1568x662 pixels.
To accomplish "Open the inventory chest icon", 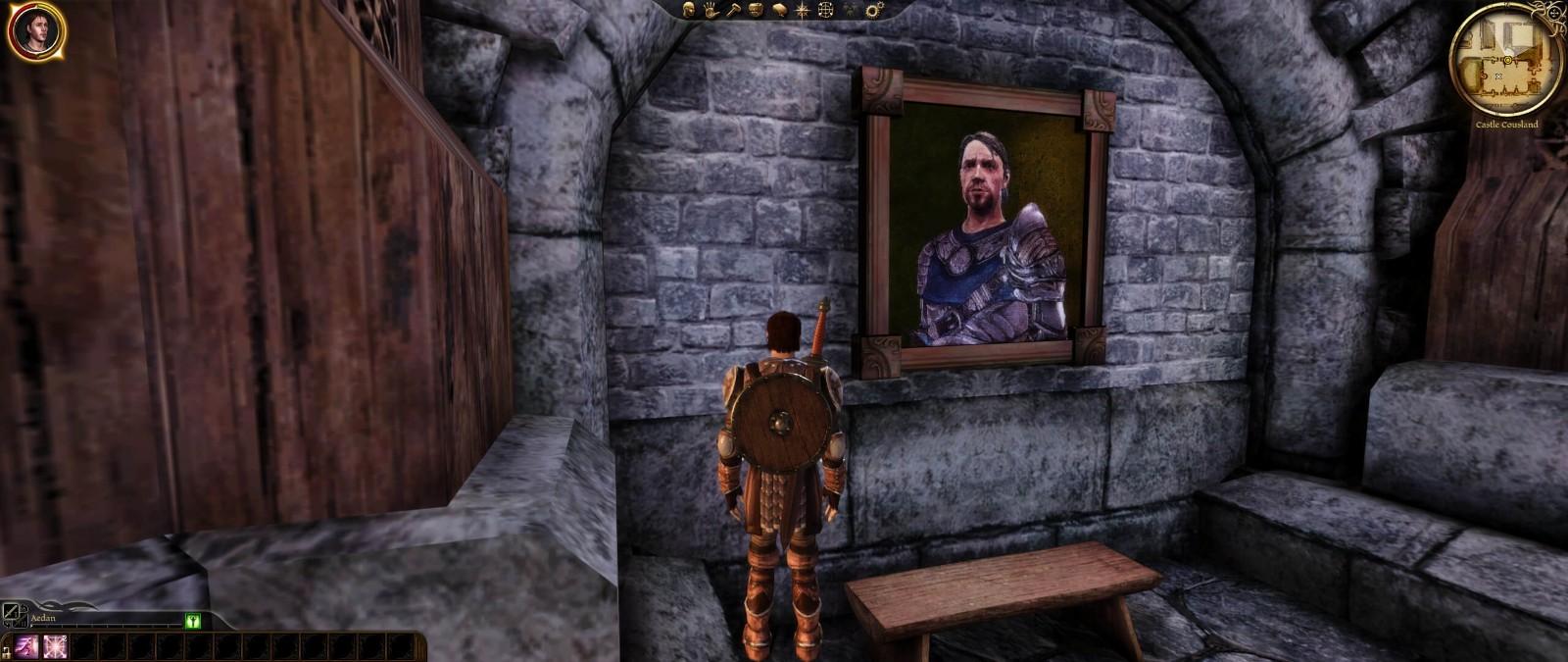I will (x=756, y=10).
